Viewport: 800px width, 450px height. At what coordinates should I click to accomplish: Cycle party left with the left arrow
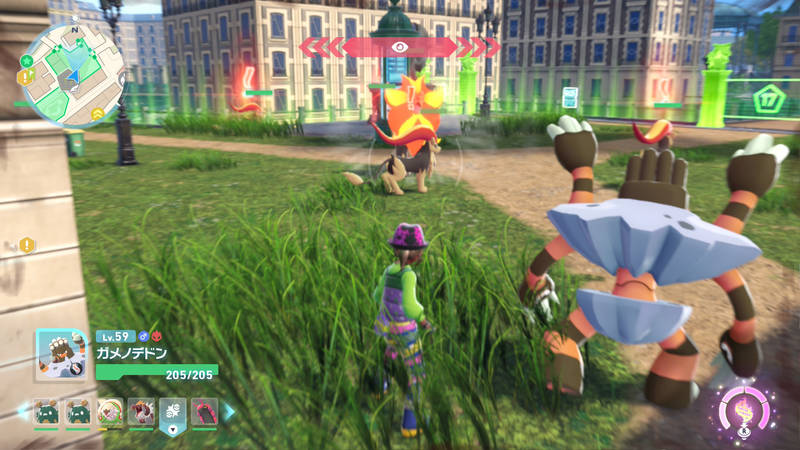click(22, 411)
